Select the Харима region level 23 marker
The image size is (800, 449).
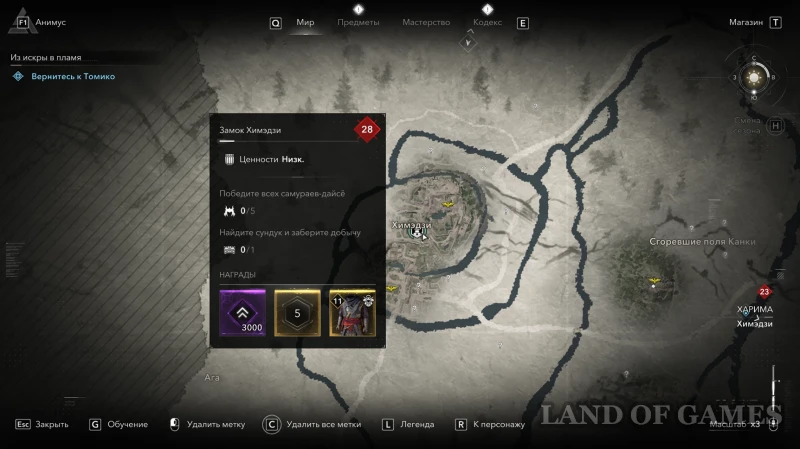(x=764, y=292)
